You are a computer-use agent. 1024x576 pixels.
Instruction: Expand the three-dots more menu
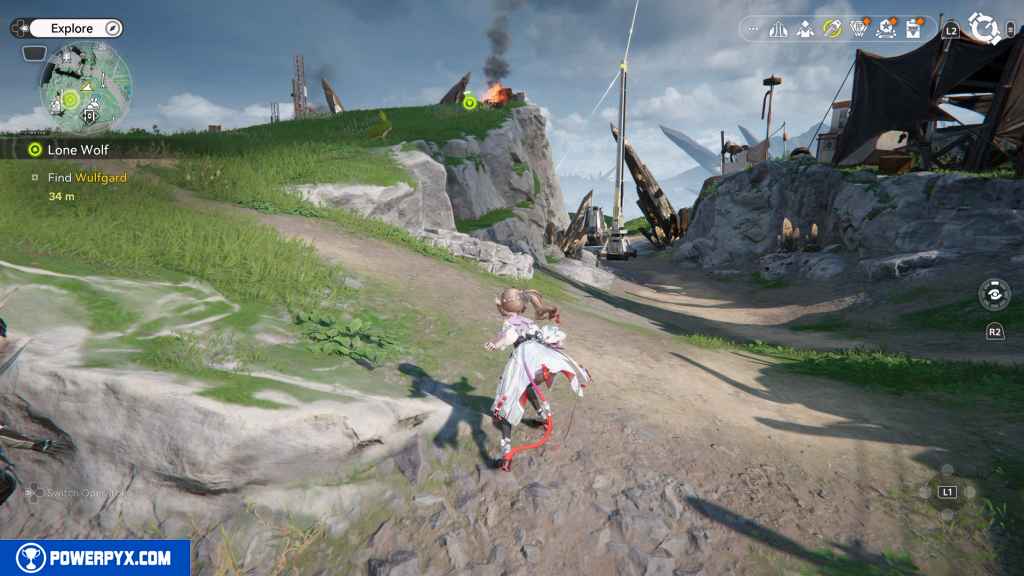[x=753, y=29]
